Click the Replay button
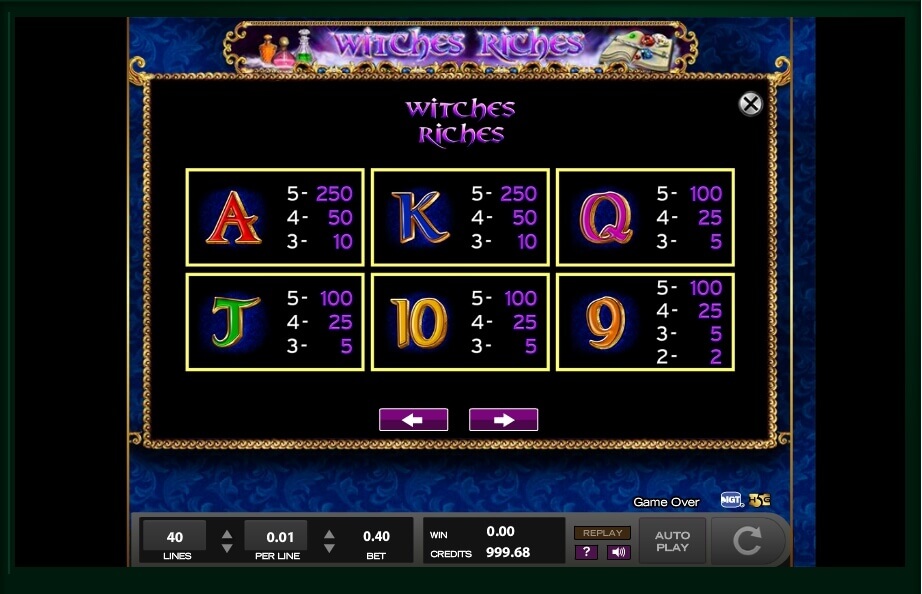Screen dimensions: 922x594 [602, 533]
